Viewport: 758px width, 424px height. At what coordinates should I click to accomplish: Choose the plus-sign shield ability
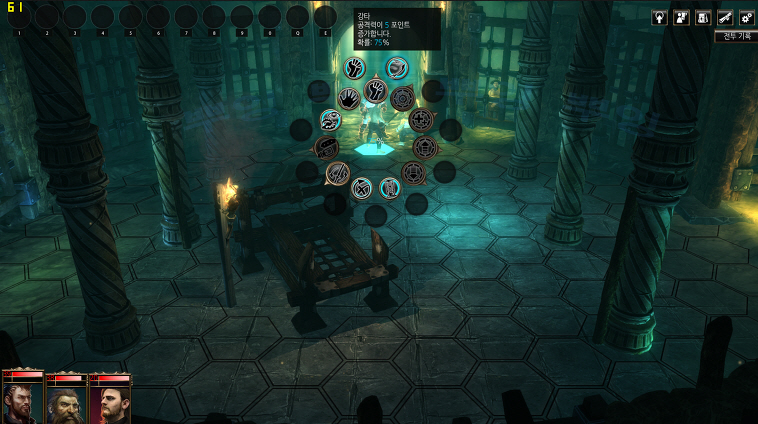[422, 119]
